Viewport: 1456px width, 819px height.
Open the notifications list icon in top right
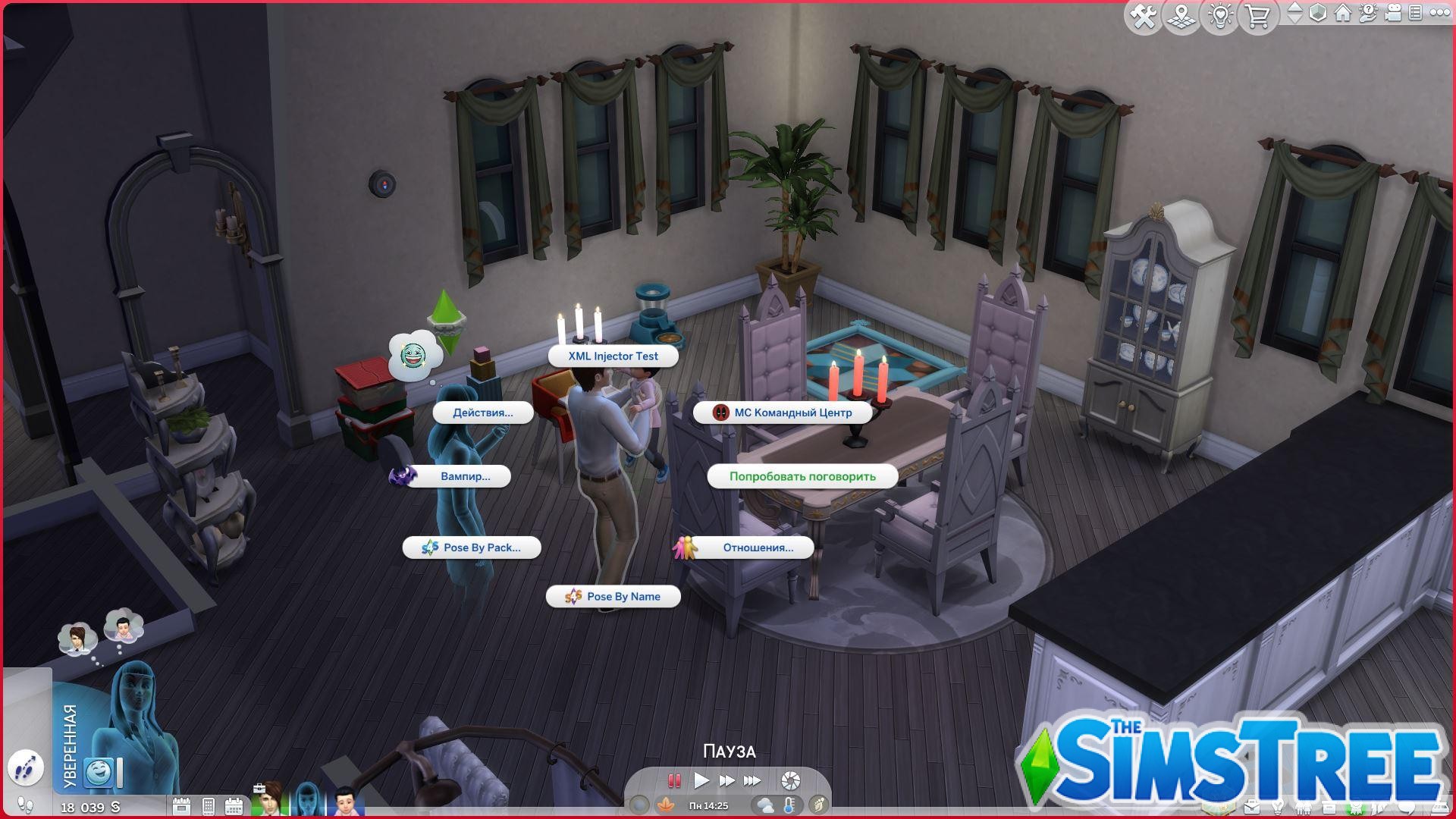(x=1415, y=13)
